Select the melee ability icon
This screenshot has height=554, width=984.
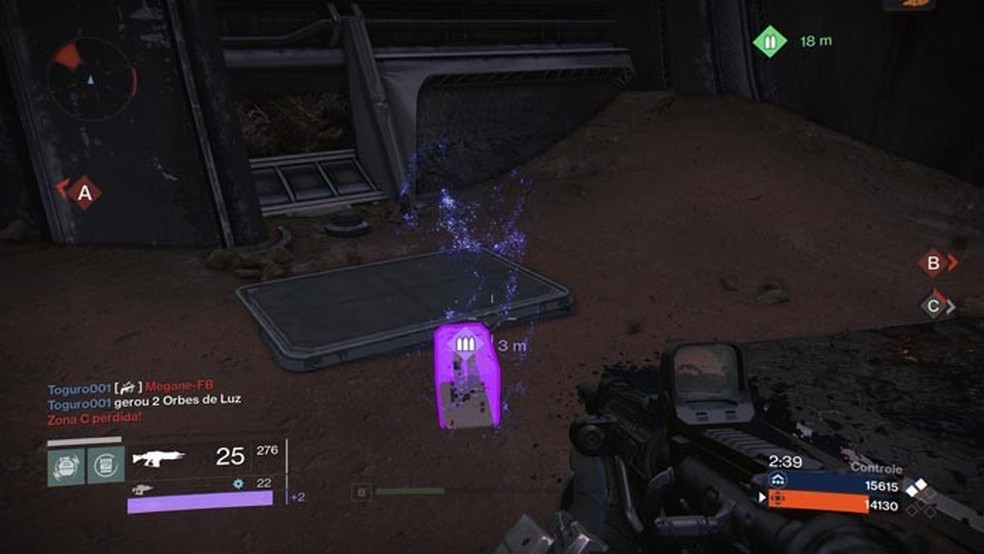pos(105,464)
